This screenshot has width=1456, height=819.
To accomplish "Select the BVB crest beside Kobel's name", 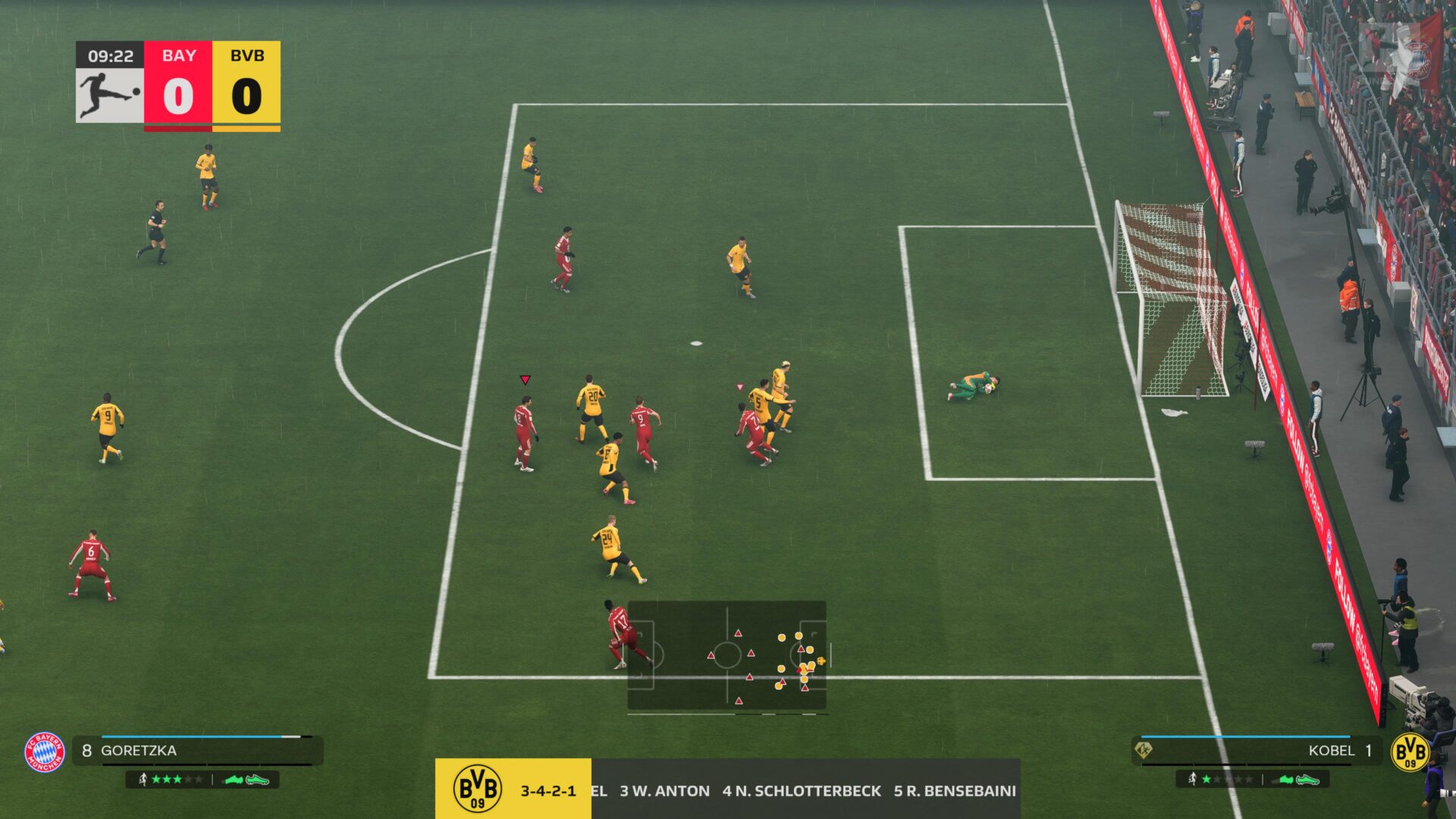I will pos(1410,752).
